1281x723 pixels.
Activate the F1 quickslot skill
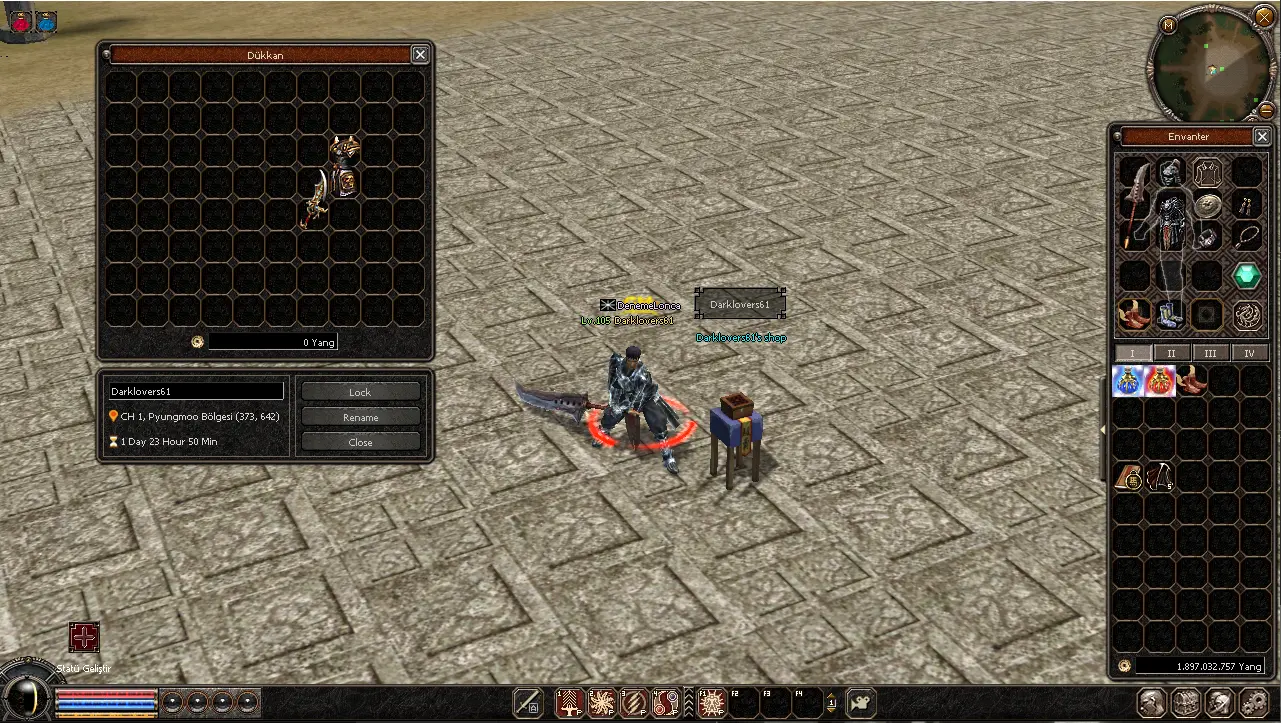point(712,703)
